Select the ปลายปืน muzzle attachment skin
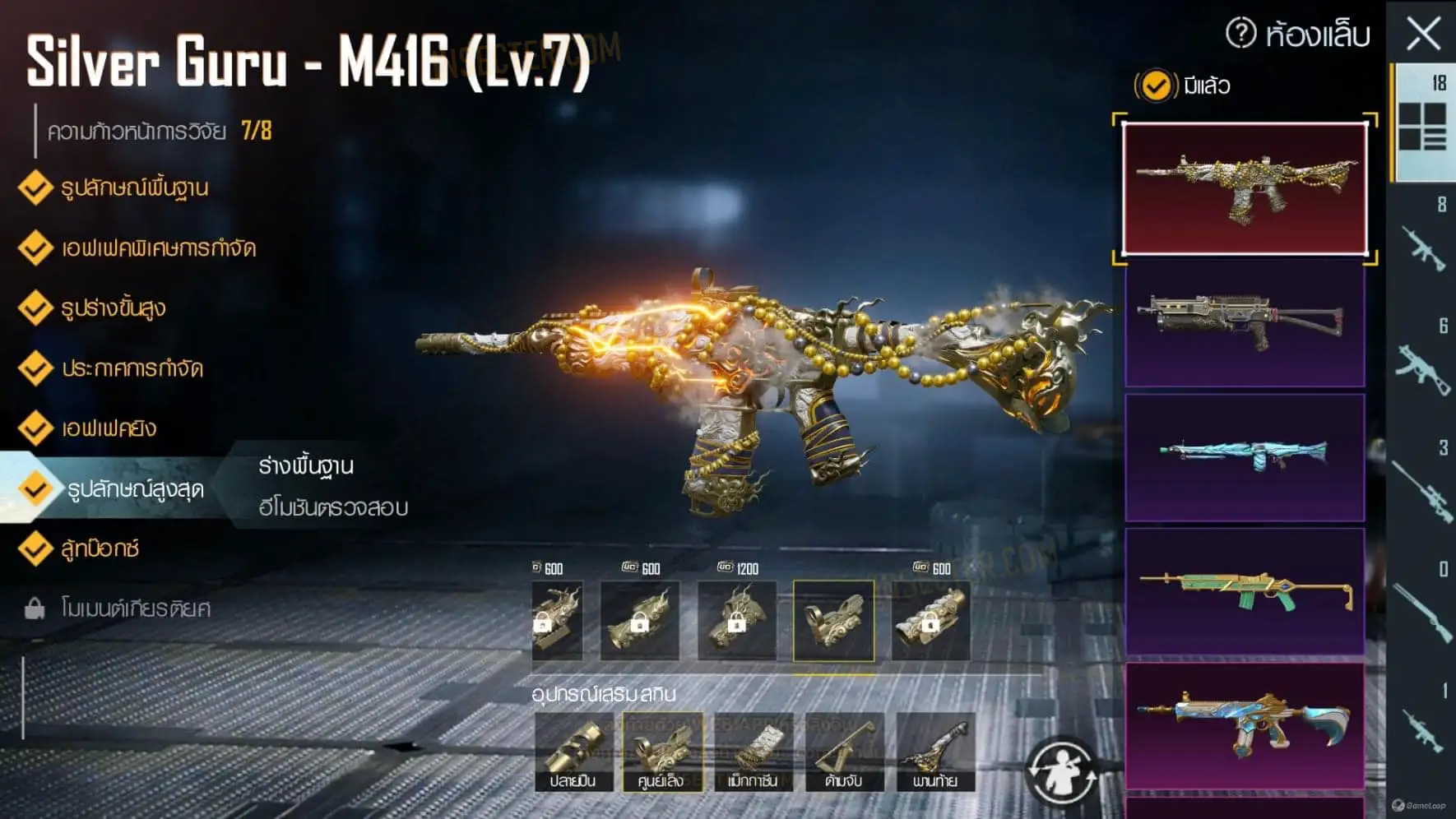The image size is (1456, 819). (573, 752)
